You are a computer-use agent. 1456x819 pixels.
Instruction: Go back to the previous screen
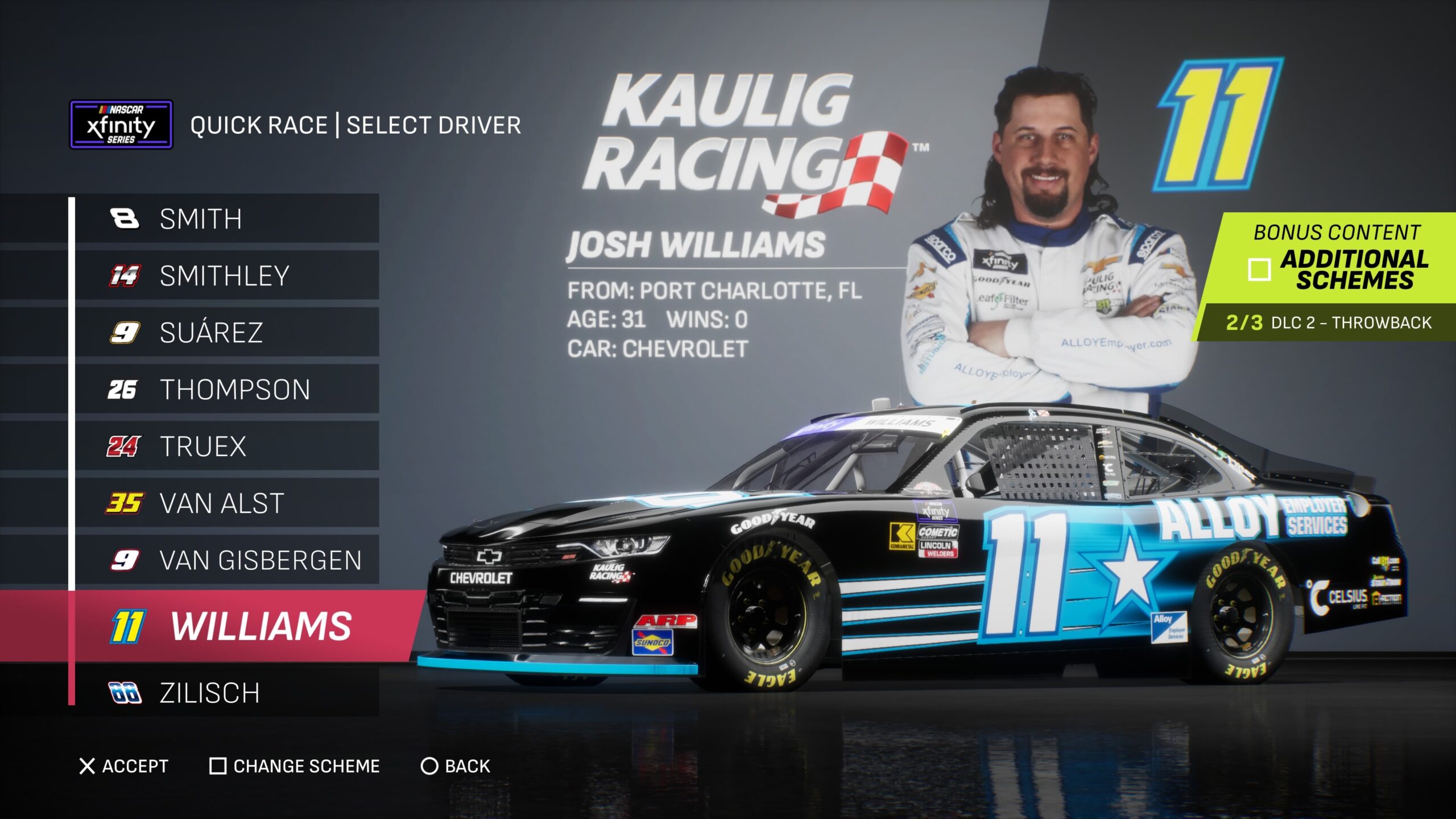[x=455, y=766]
